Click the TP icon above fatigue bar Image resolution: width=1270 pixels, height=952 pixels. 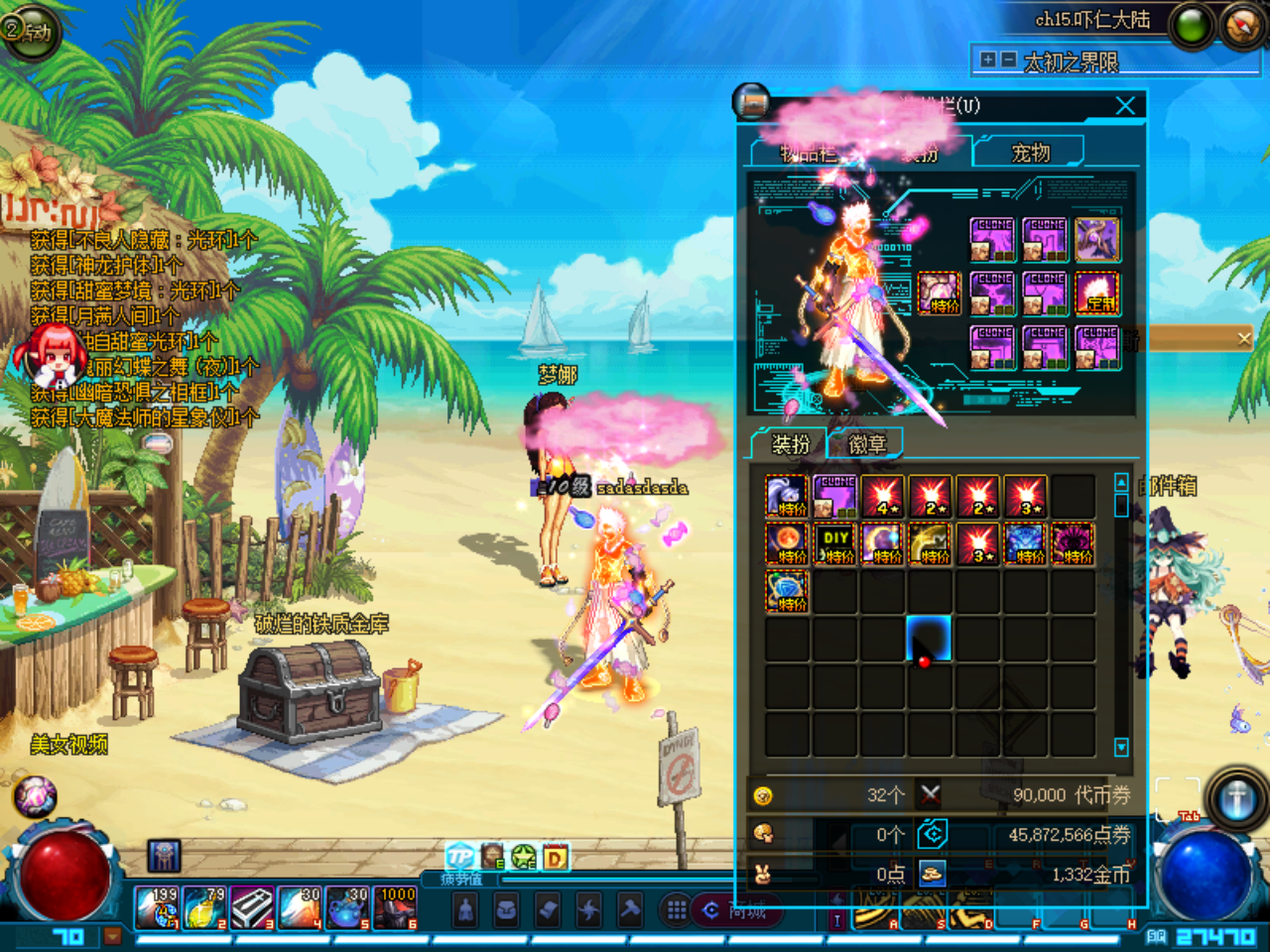[459, 856]
